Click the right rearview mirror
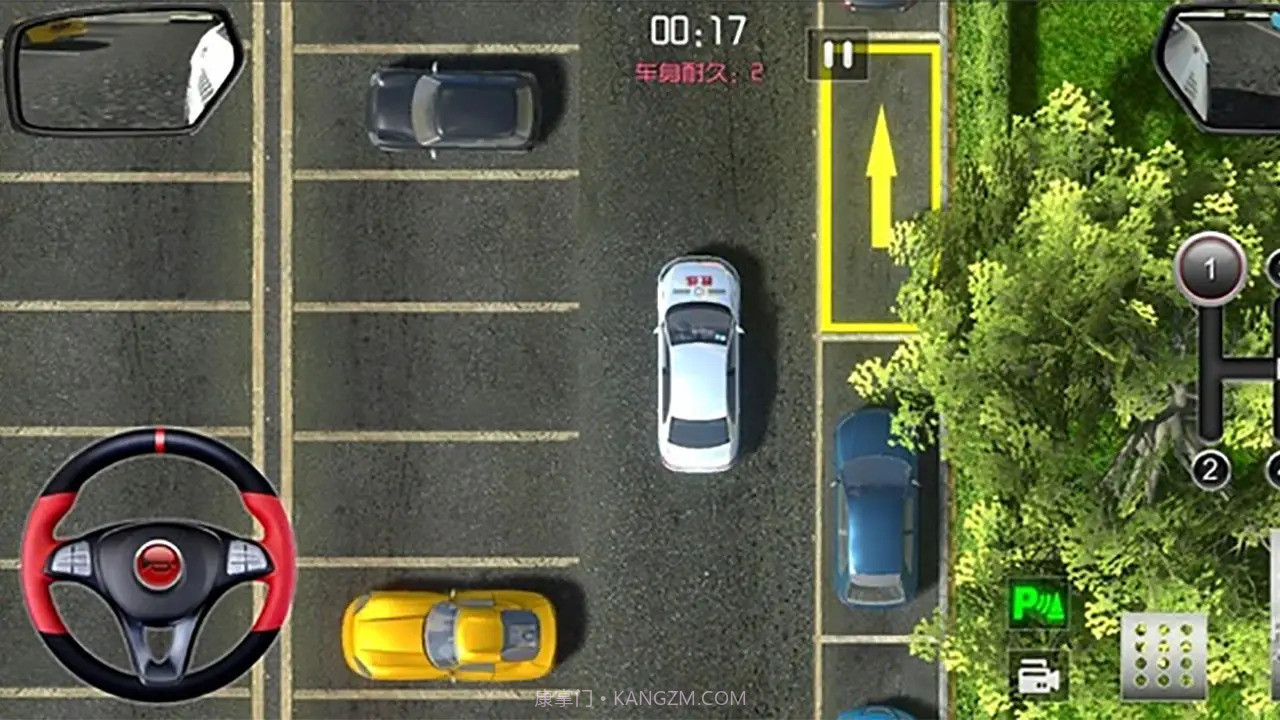The width and height of the screenshot is (1280, 720). pyautogui.click(x=1215, y=65)
